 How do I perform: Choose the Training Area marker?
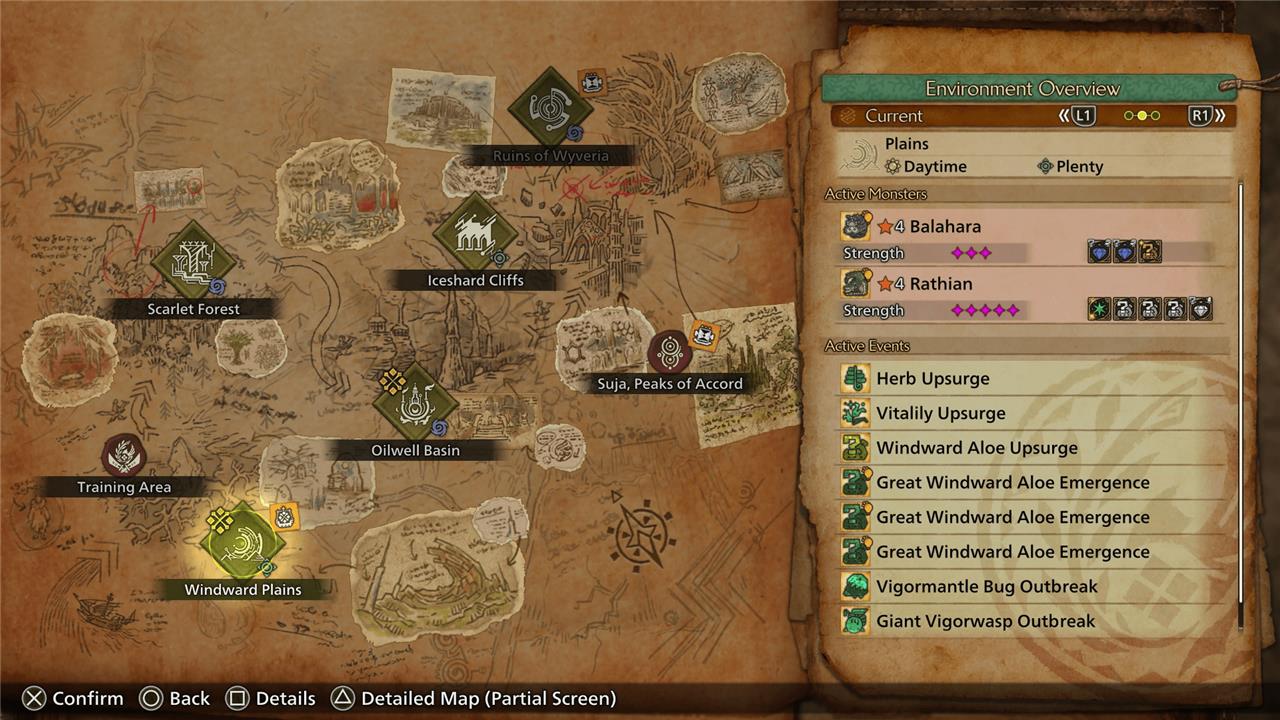(124, 456)
